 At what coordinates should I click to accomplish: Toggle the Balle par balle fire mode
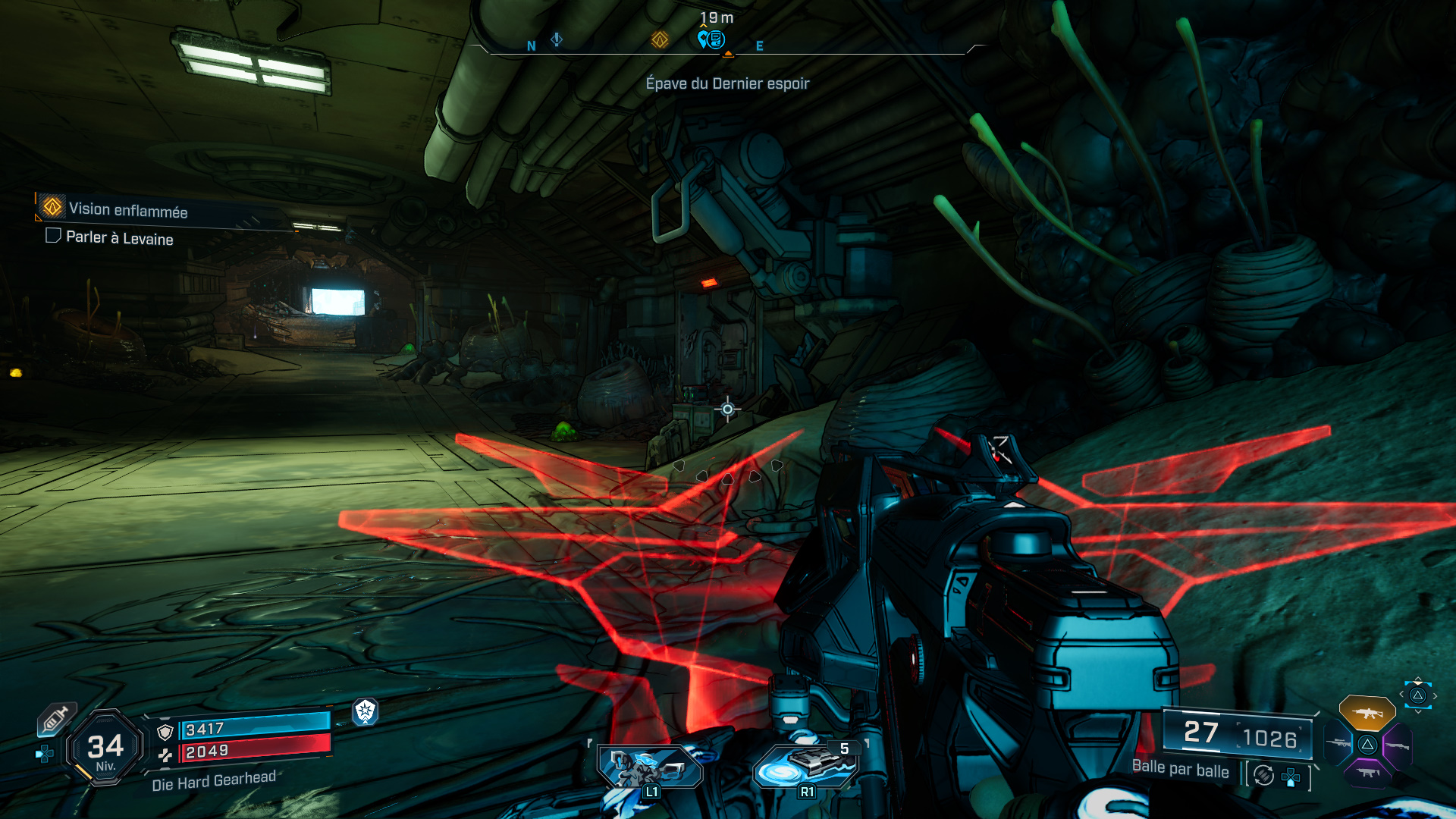click(x=1180, y=769)
